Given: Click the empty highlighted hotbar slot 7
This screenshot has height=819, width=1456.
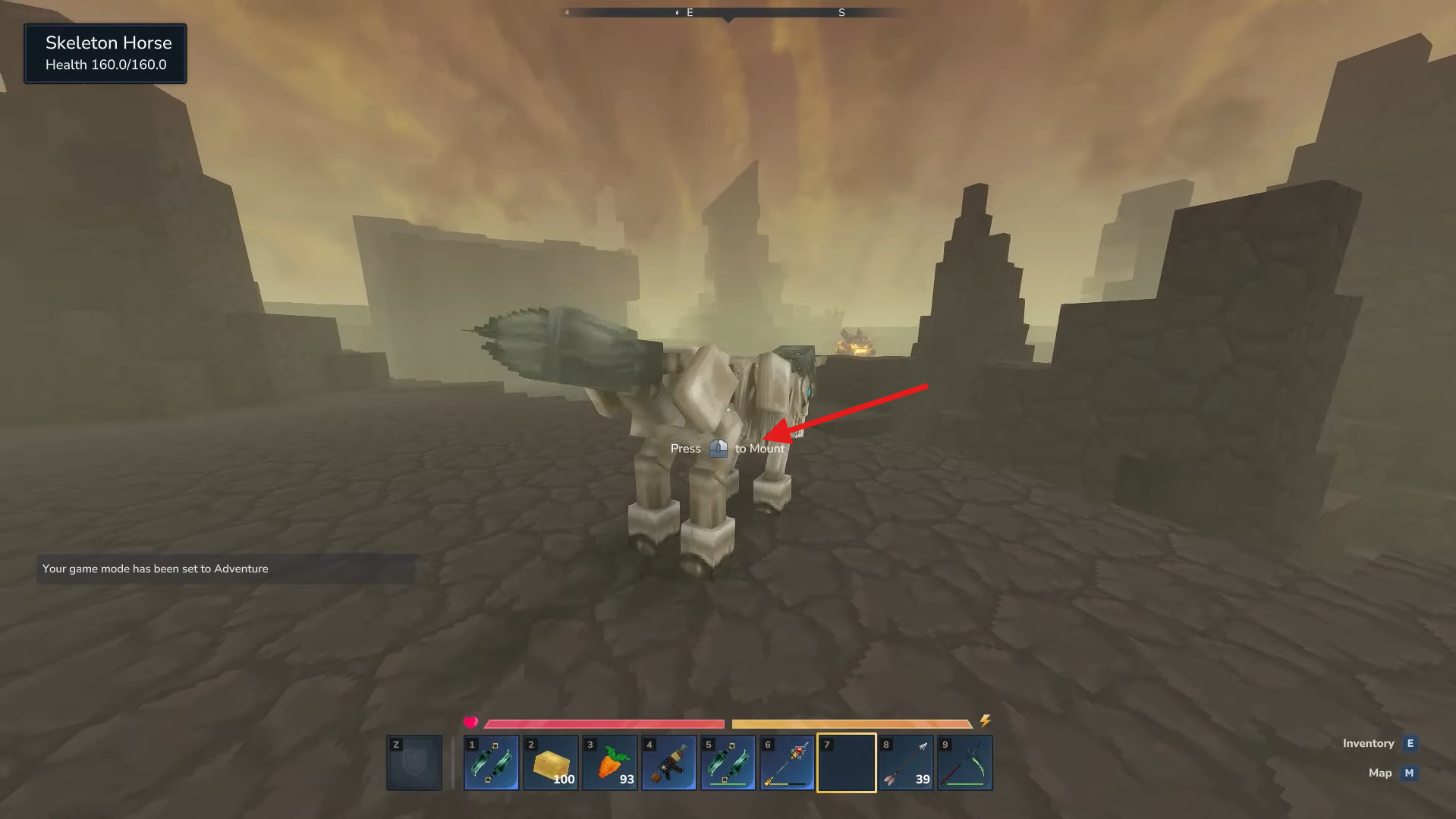Looking at the screenshot, I should [845, 762].
